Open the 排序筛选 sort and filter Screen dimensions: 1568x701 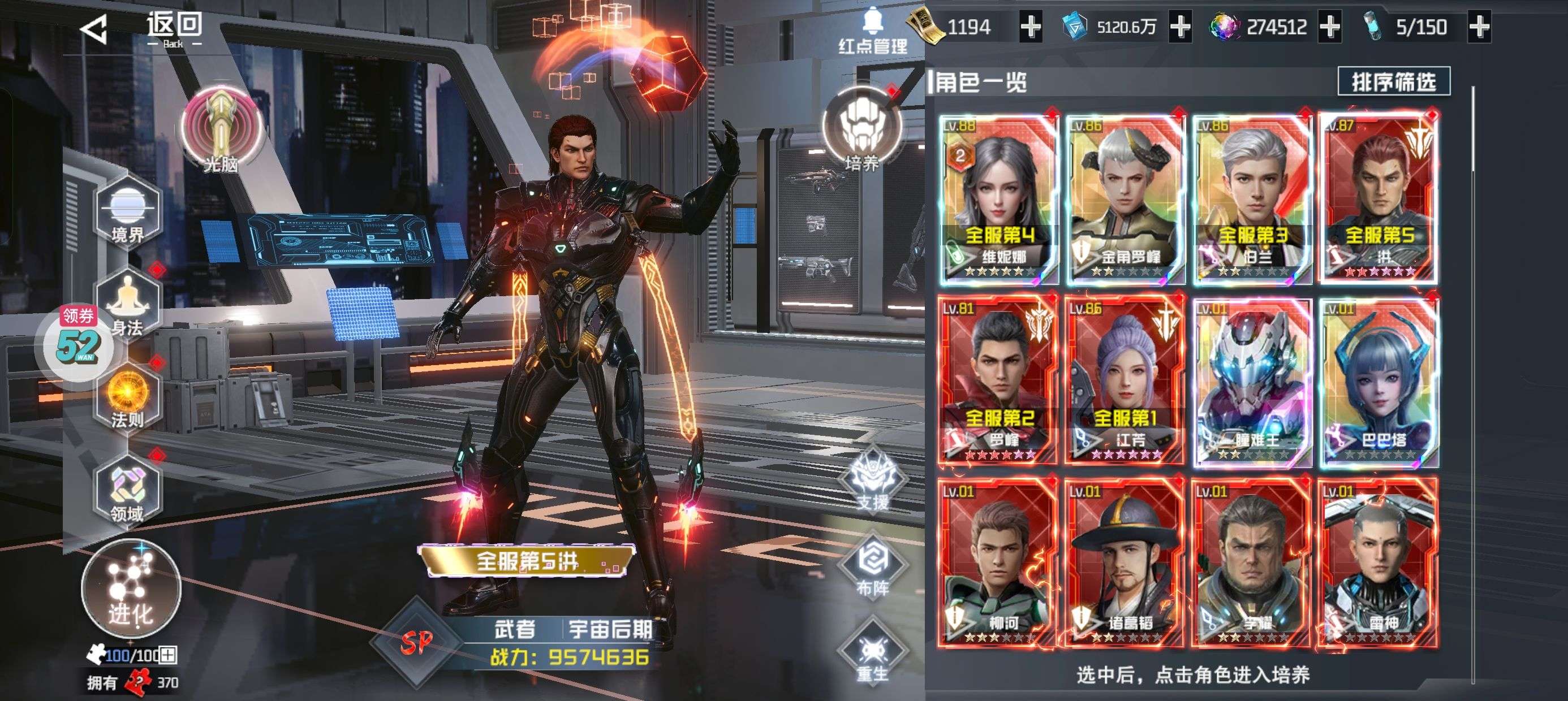coord(1393,81)
